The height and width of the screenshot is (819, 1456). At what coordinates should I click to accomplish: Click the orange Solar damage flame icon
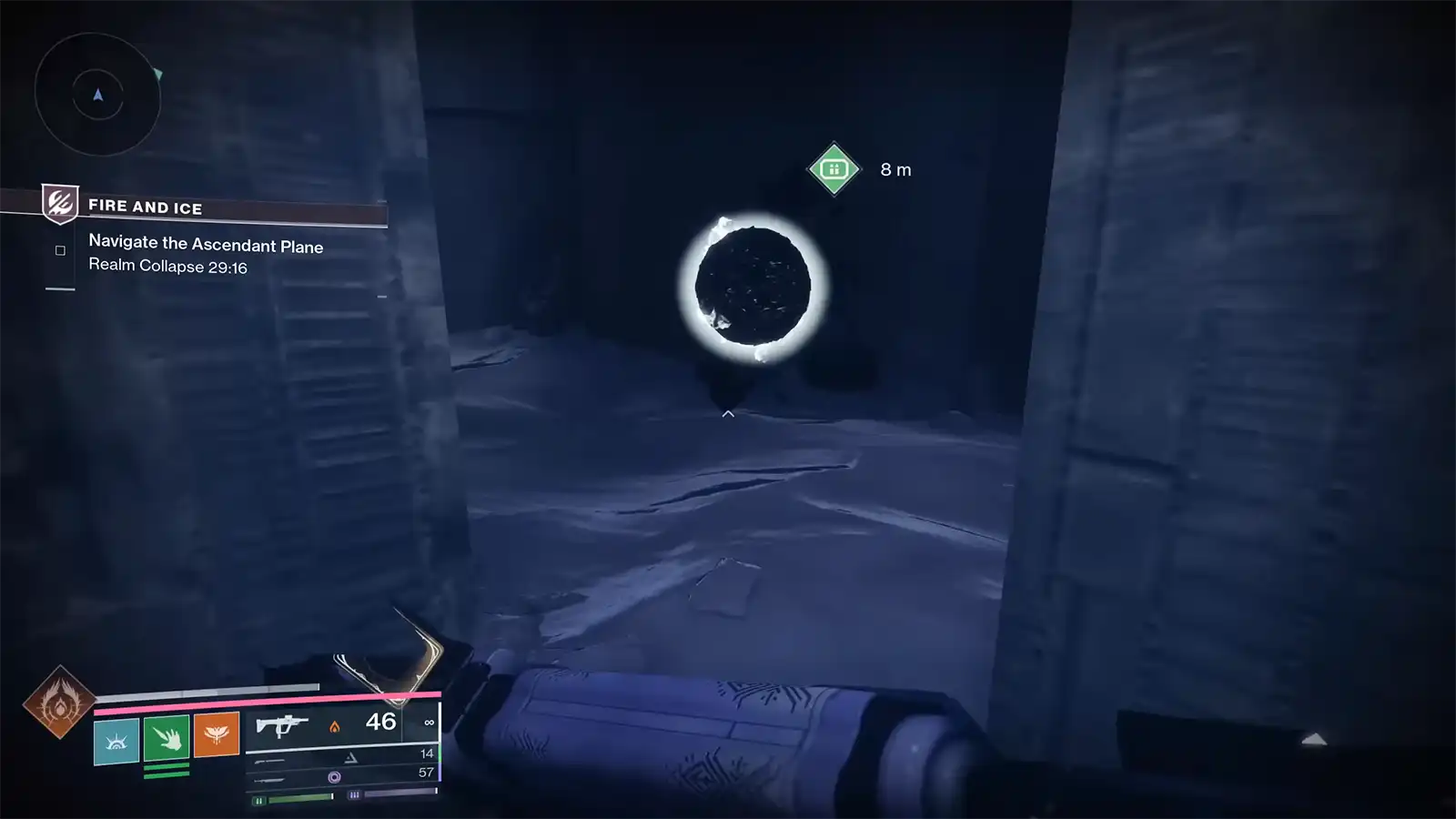point(334,728)
